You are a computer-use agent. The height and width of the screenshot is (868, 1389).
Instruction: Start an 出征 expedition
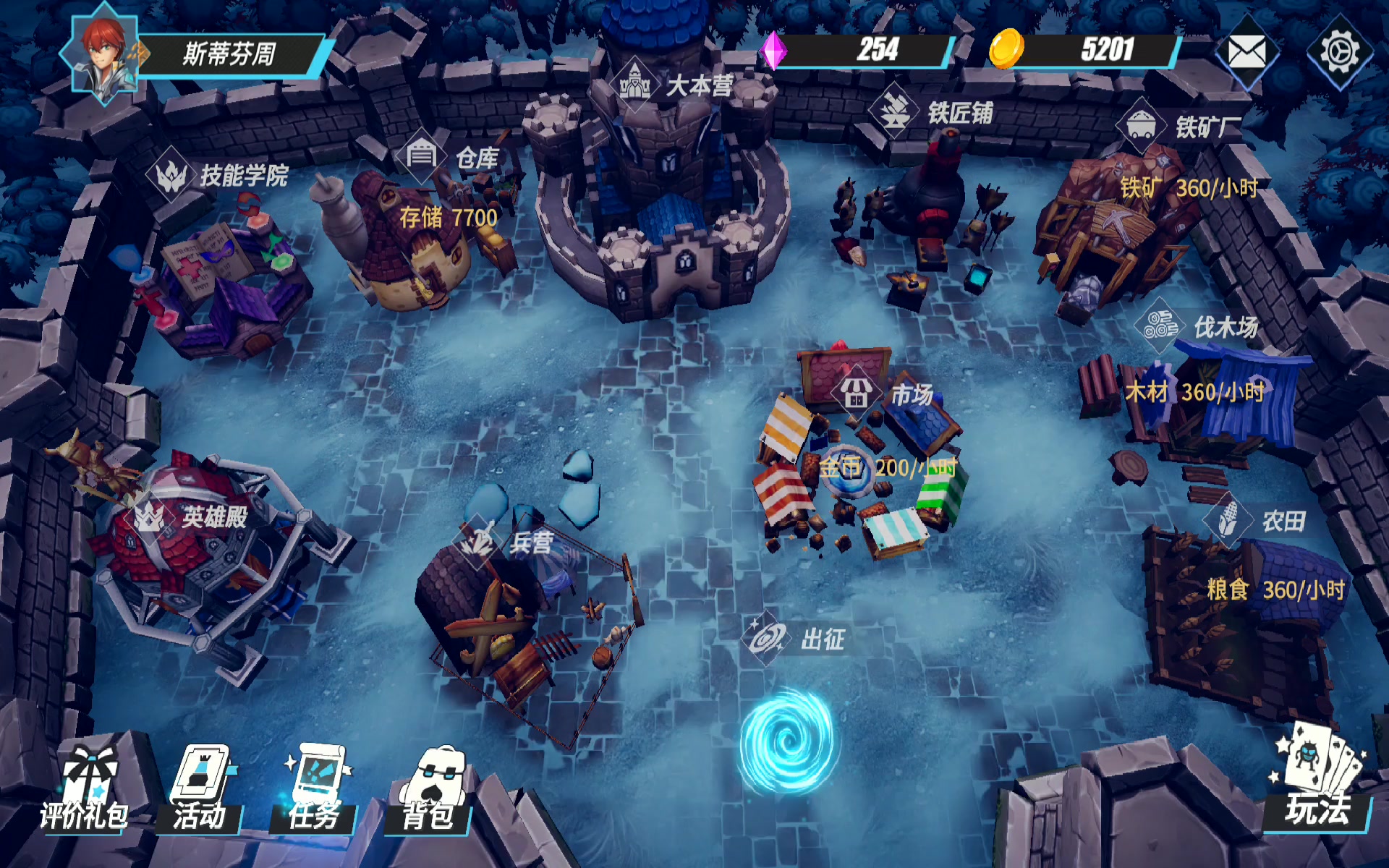click(x=796, y=639)
